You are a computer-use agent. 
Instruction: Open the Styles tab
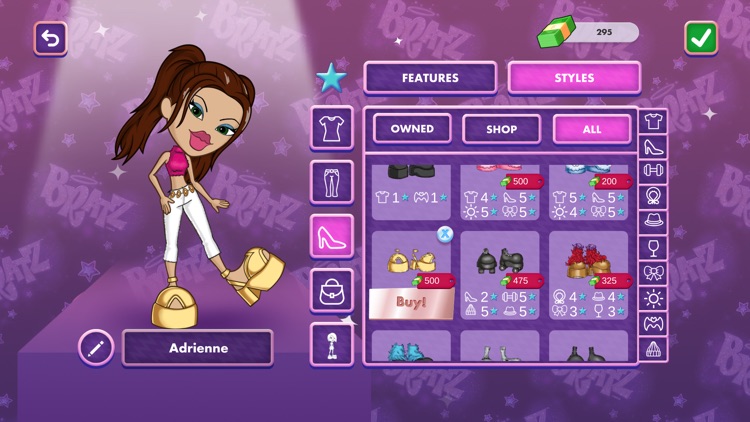tap(574, 77)
